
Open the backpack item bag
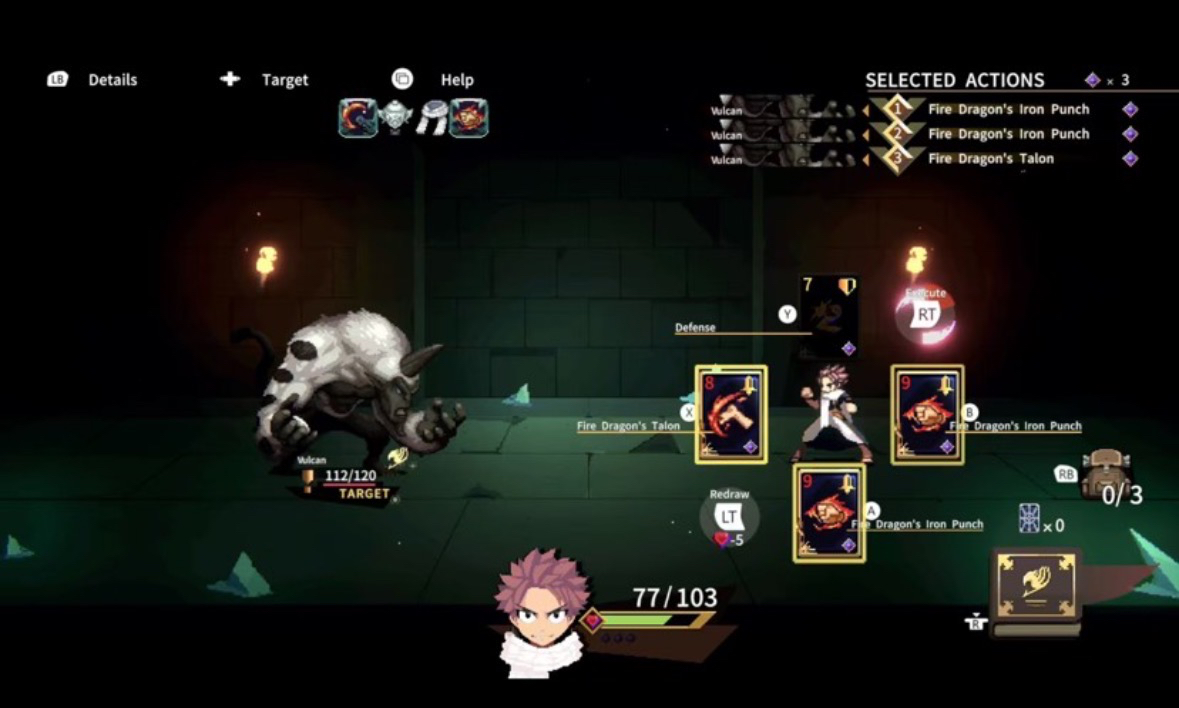(1105, 472)
